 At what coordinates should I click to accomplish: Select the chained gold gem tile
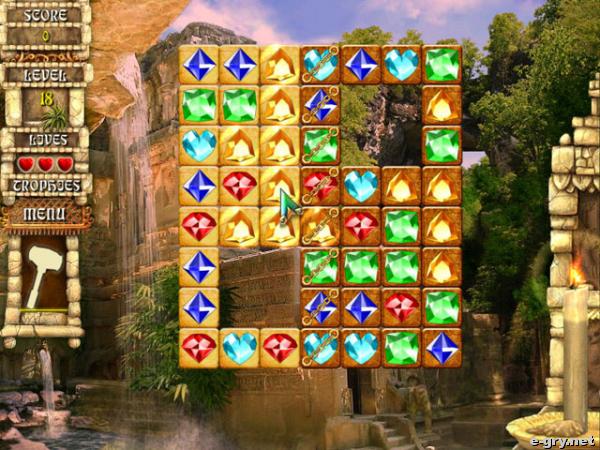(x=320, y=227)
